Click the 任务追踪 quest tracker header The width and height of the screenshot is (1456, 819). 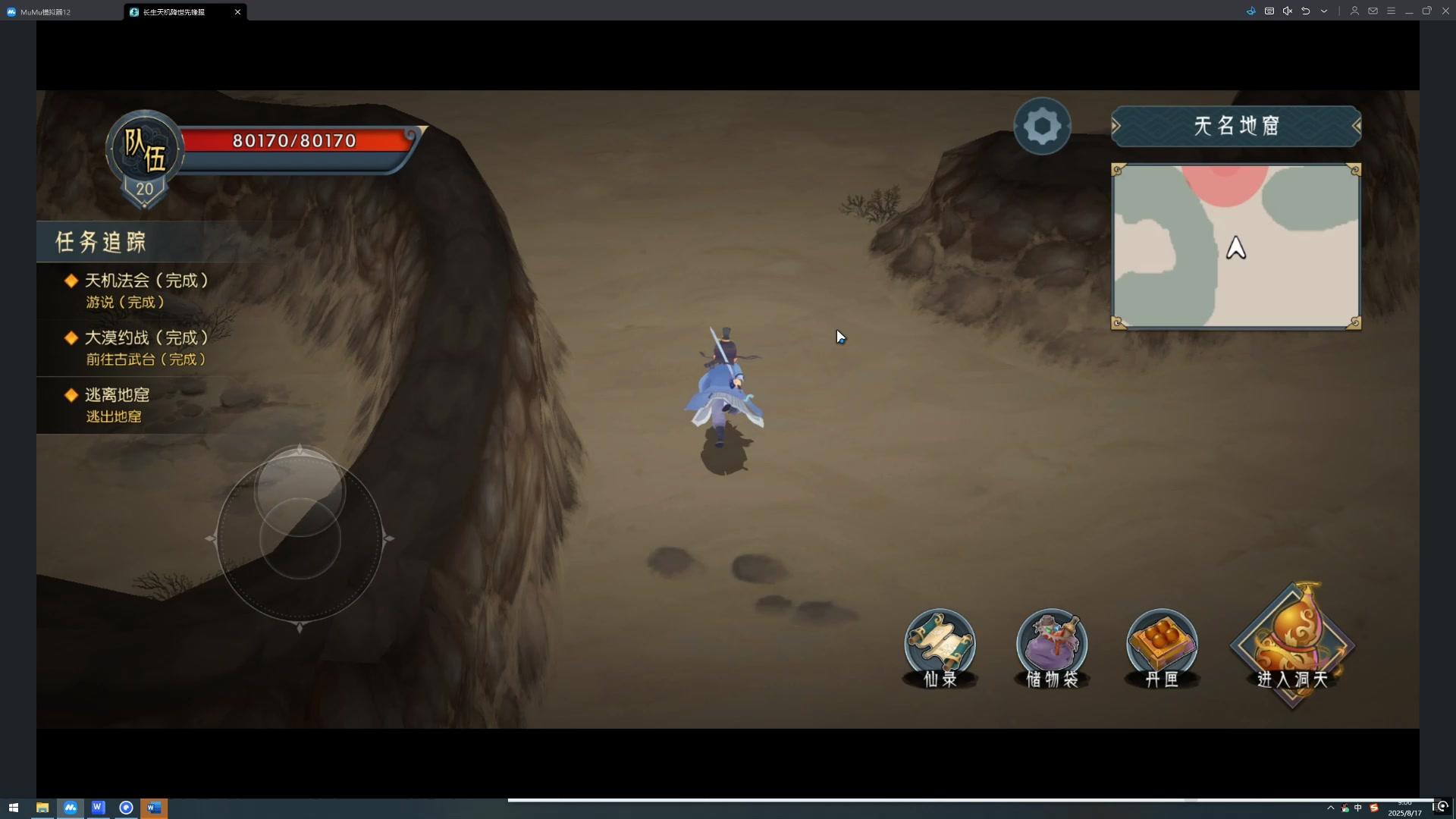[x=101, y=242]
